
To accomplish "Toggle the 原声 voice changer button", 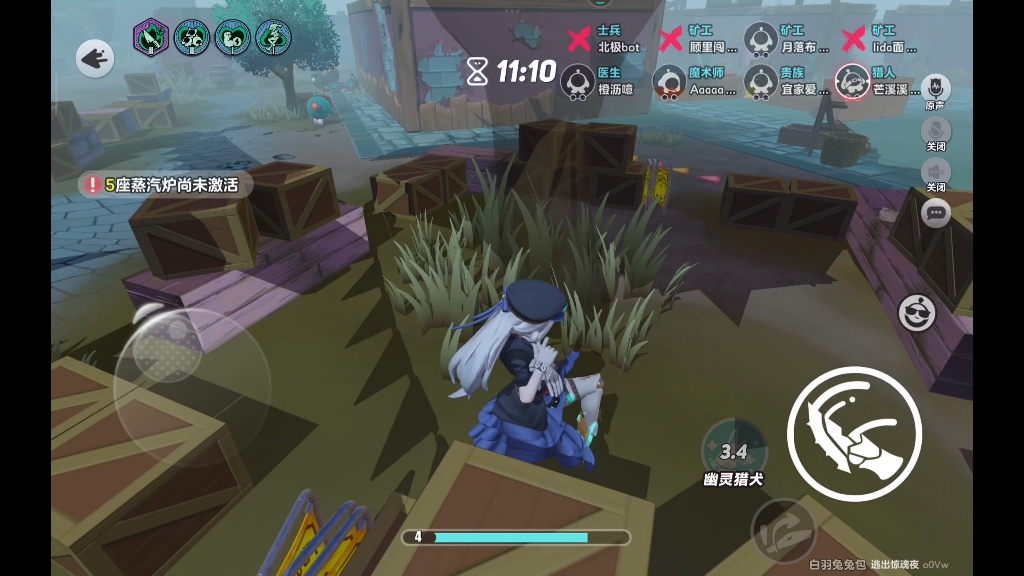I will click(x=935, y=88).
